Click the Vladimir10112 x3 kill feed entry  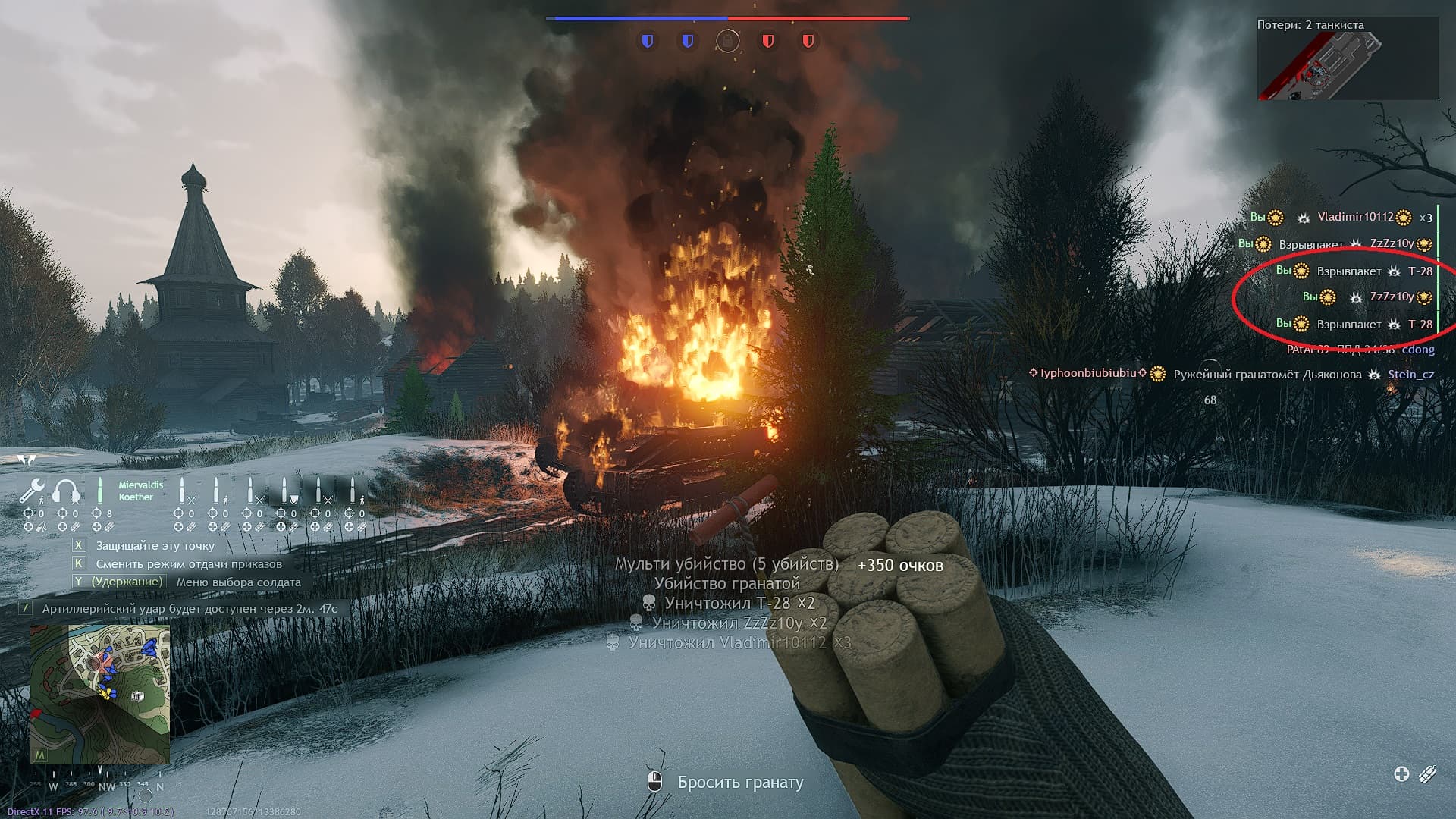(1341, 218)
